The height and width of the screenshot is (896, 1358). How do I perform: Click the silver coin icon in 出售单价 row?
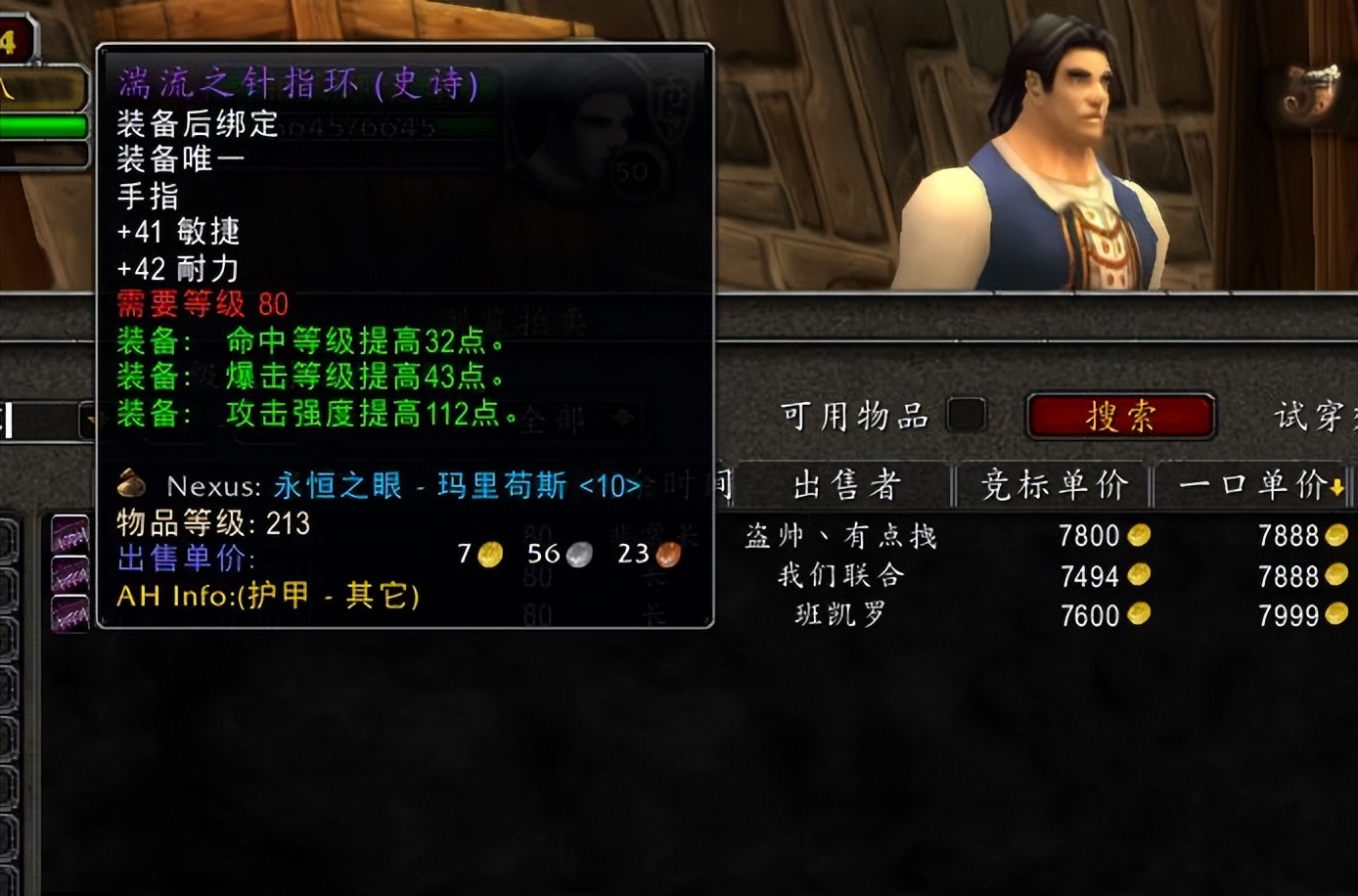579,555
